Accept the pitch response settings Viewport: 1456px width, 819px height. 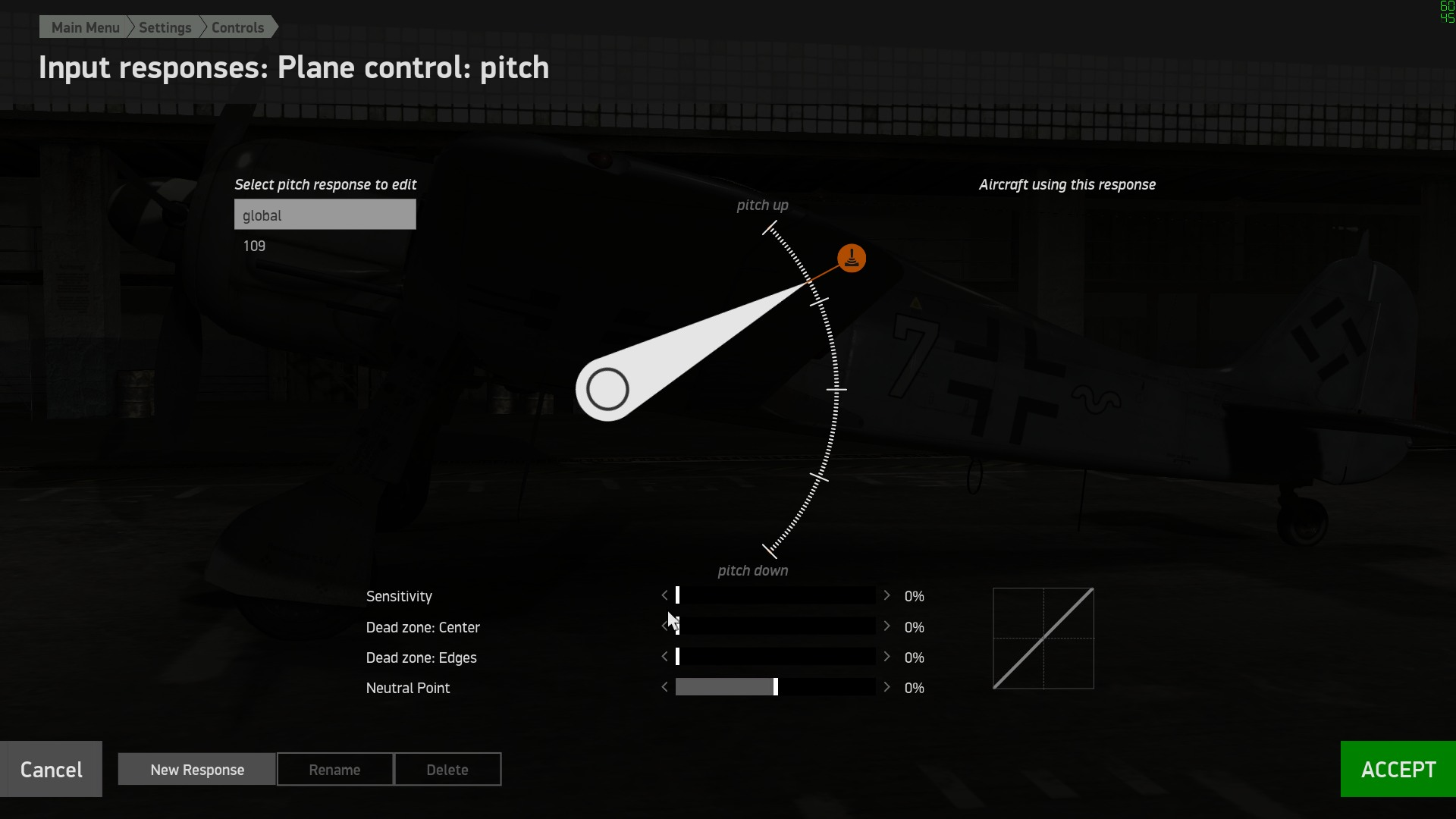point(1398,769)
